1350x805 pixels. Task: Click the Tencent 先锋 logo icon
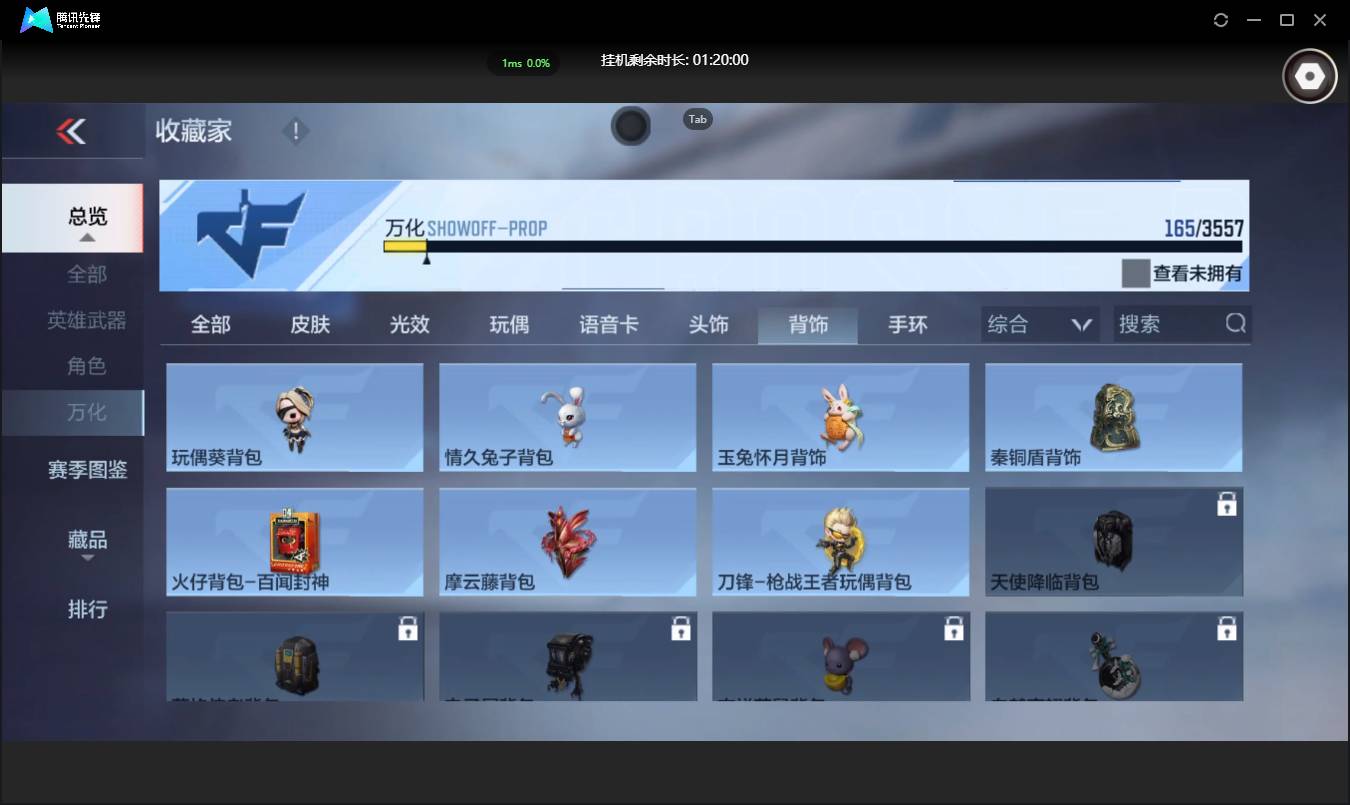[x=35, y=19]
